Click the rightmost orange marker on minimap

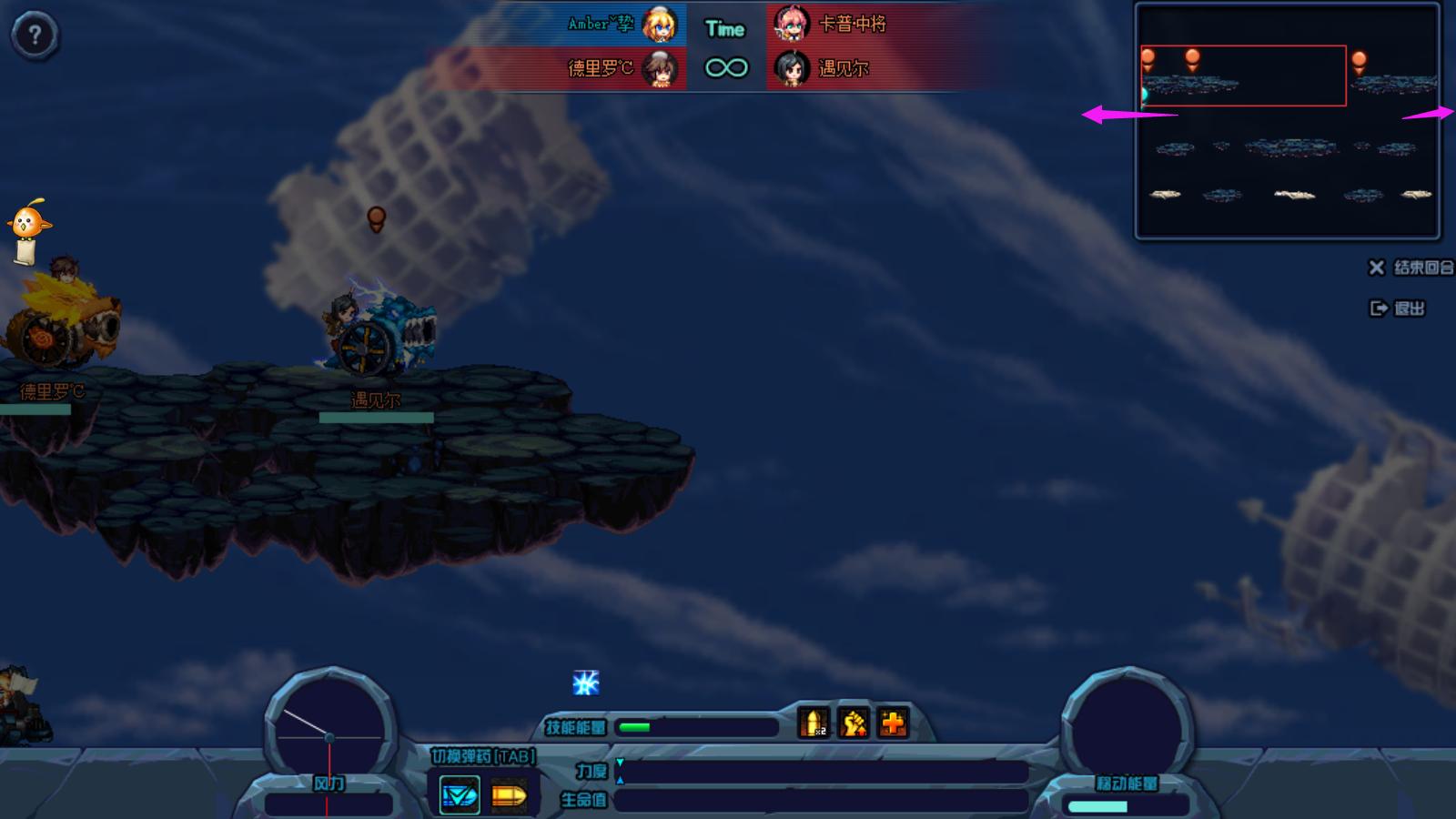pos(1359,62)
